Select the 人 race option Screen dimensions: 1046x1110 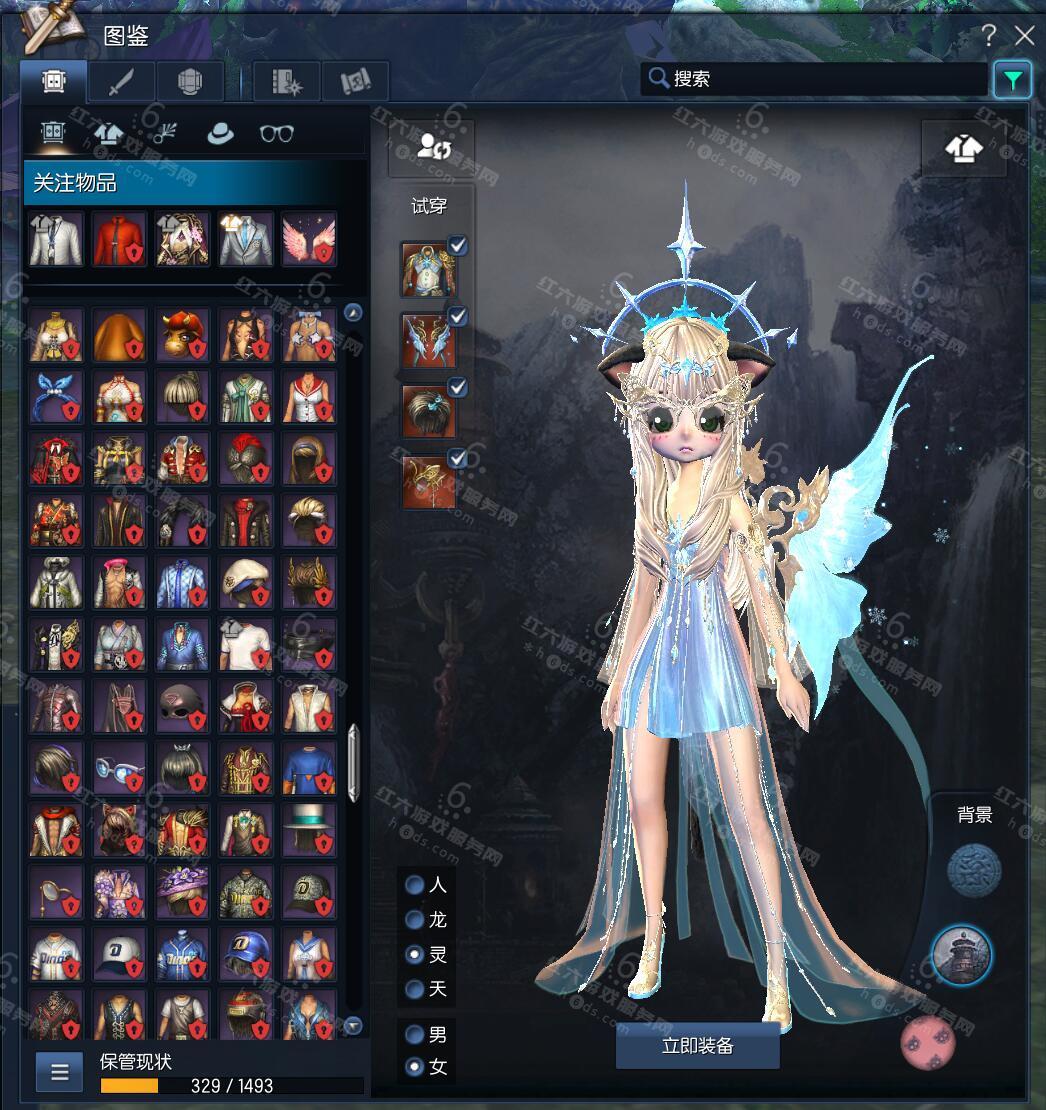pyautogui.click(x=414, y=885)
